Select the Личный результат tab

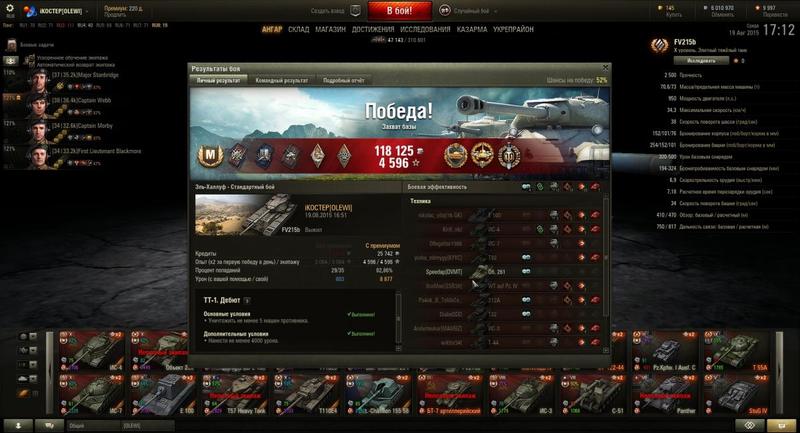click(219, 80)
